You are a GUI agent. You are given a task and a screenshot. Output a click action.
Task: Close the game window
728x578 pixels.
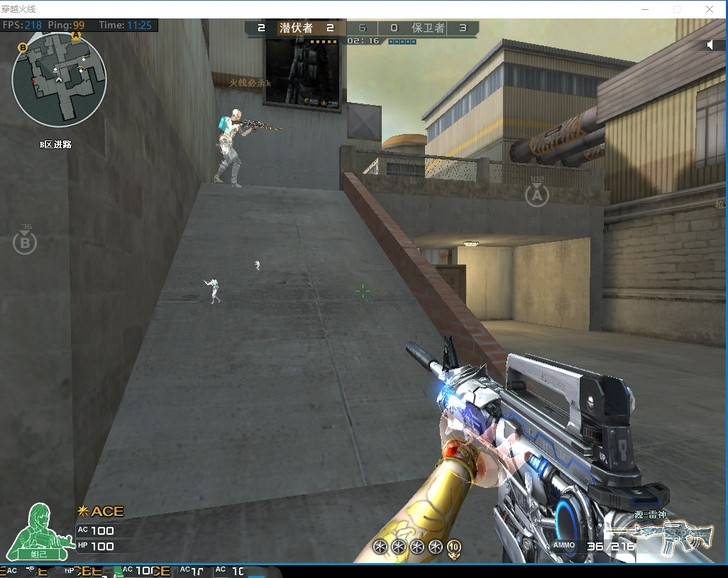[709, 9]
